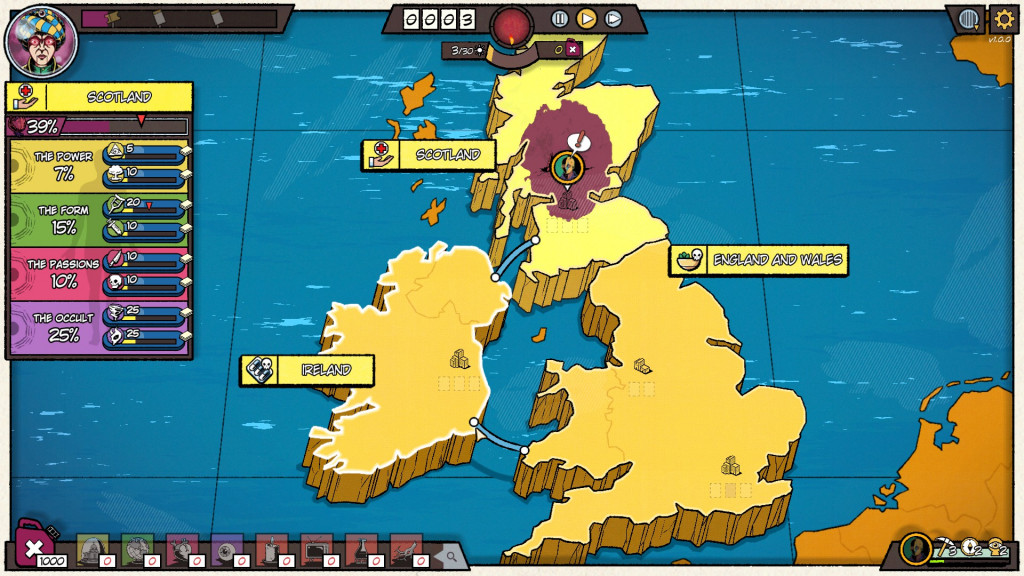Activate the fast-forward speed button

(x=613, y=18)
